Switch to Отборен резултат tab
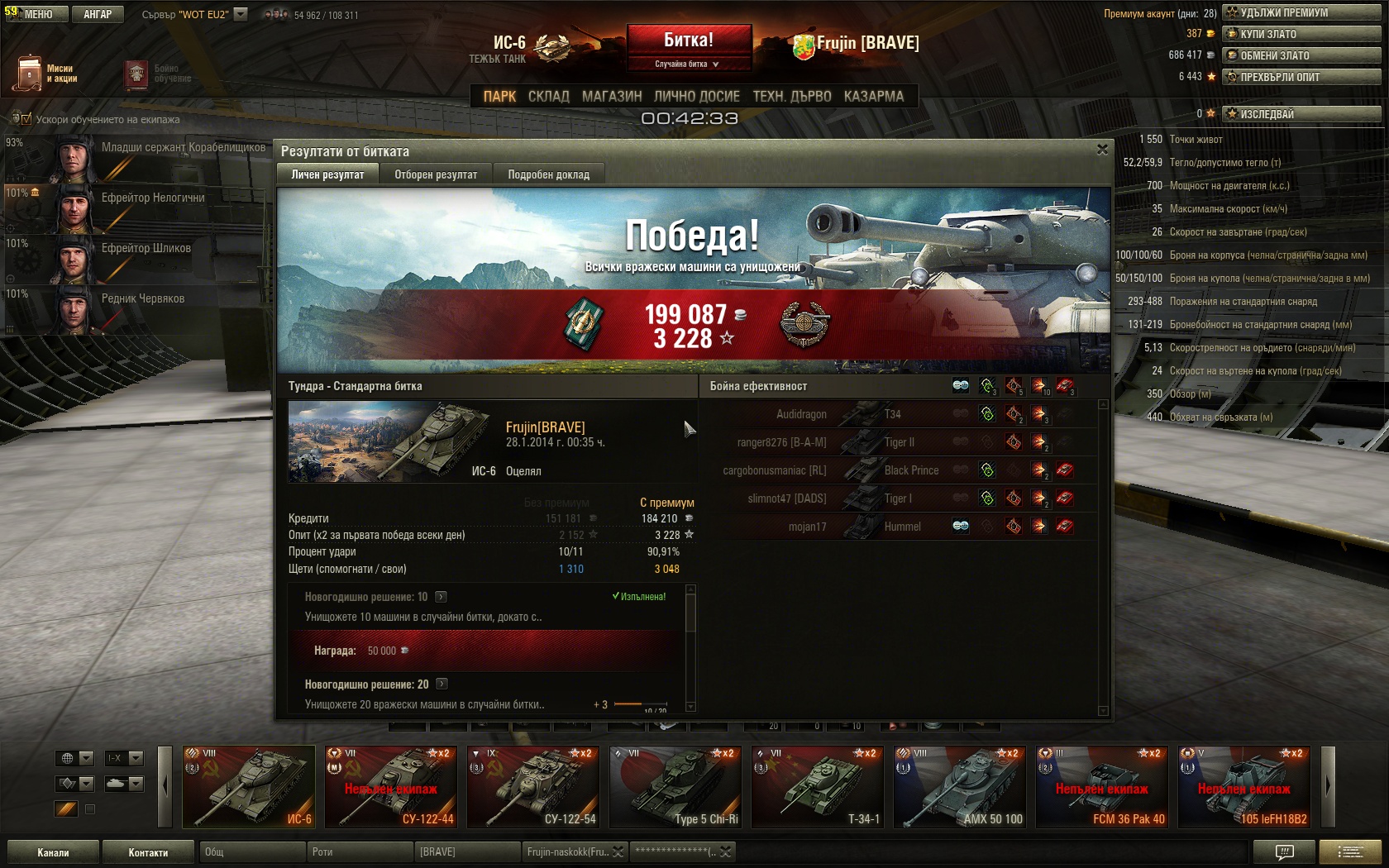This screenshot has width=1389, height=868. coord(436,174)
